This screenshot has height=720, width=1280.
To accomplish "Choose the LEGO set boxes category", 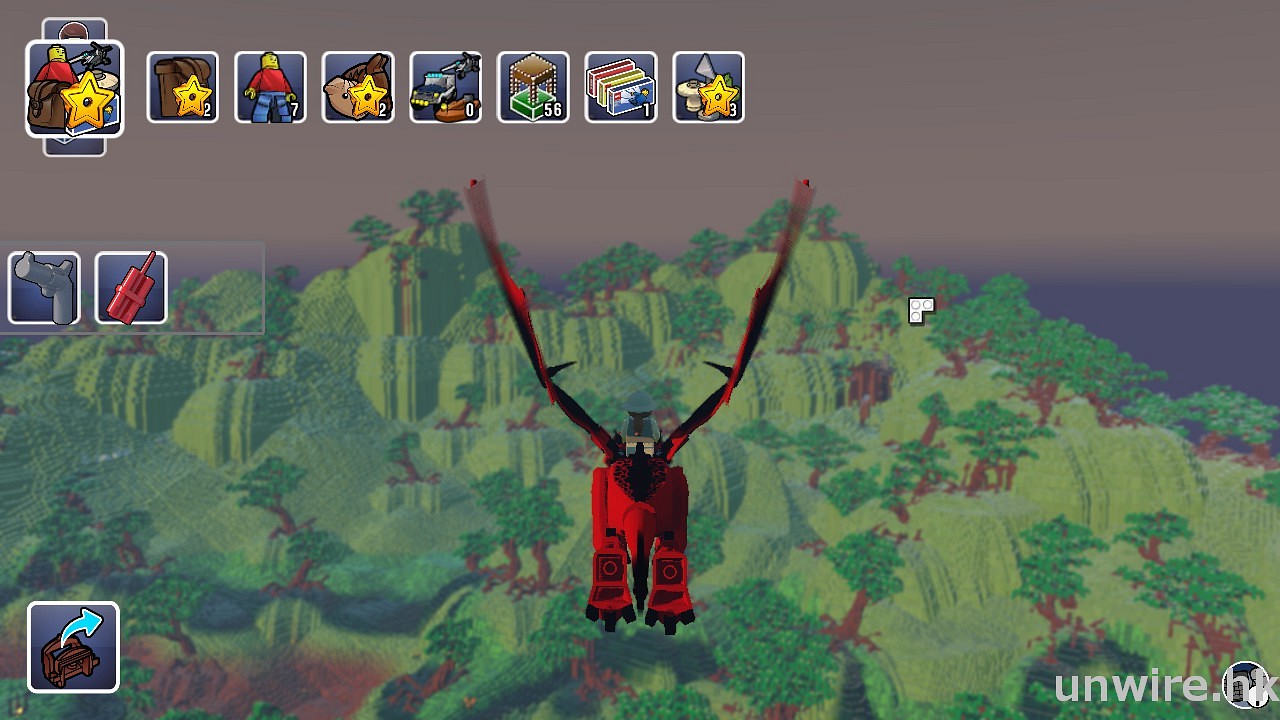I will tap(621, 88).
